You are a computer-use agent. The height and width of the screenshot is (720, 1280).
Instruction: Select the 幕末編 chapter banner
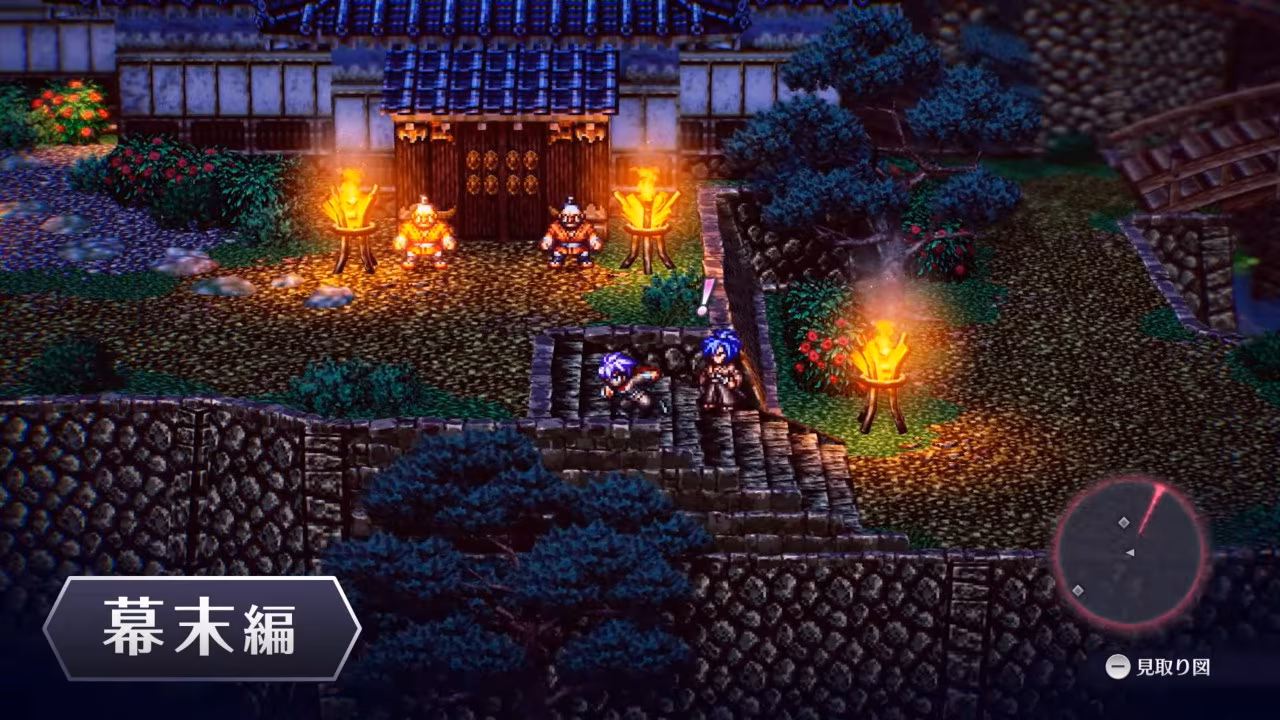click(201, 629)
